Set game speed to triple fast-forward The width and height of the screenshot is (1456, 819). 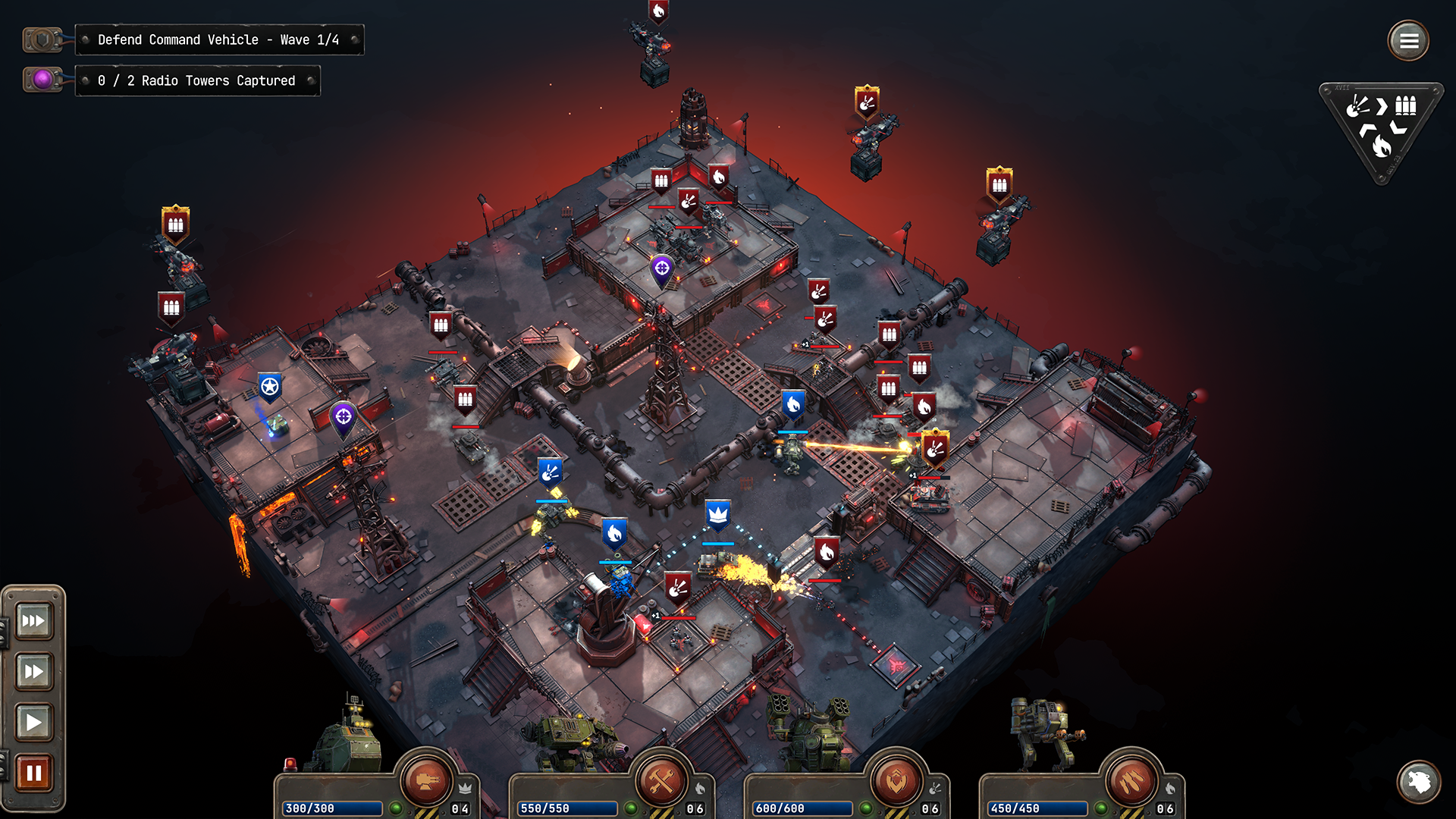tap(33, 621)
